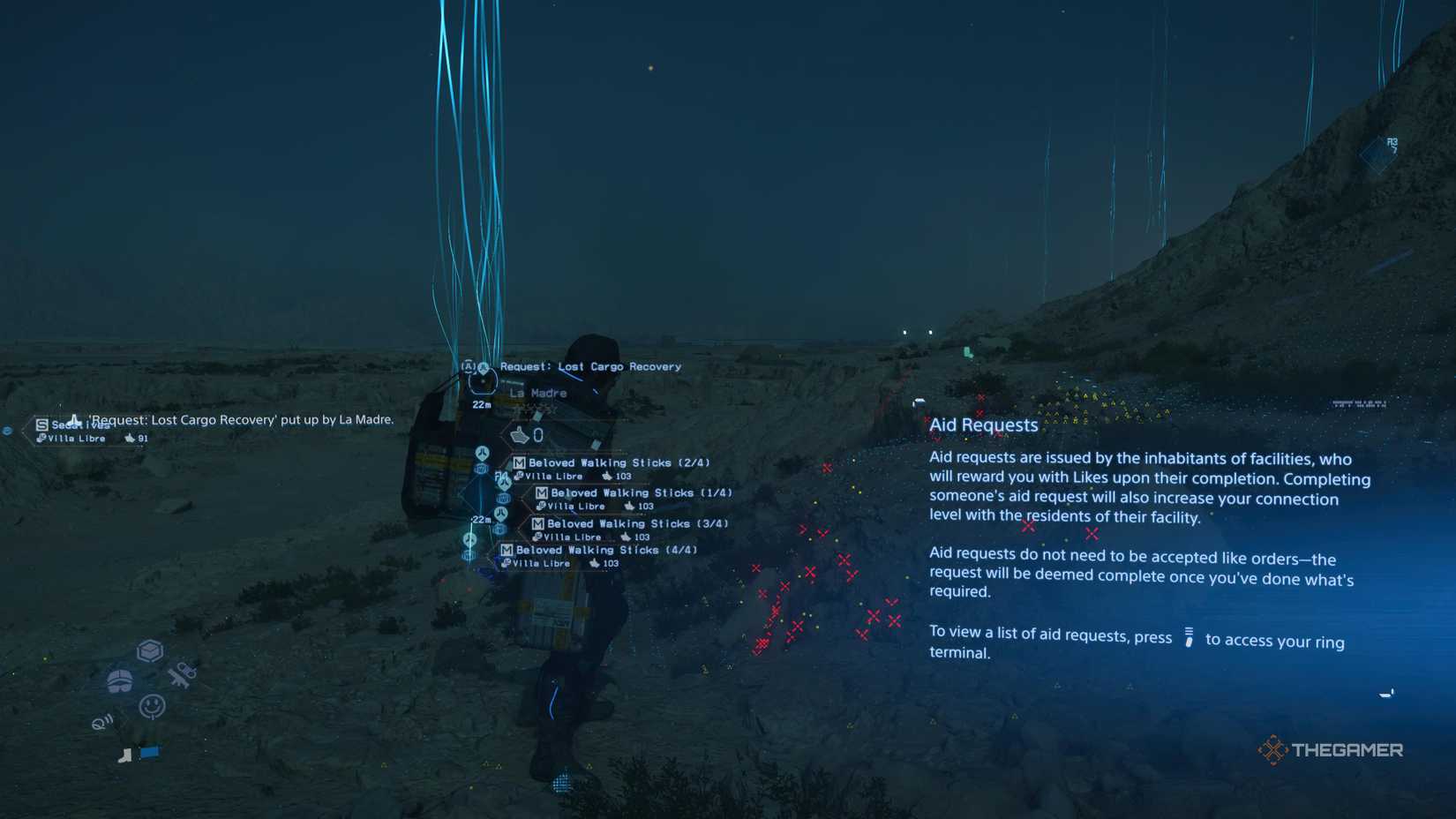Click the voice ping icon near bottom-left

point(101,721)
